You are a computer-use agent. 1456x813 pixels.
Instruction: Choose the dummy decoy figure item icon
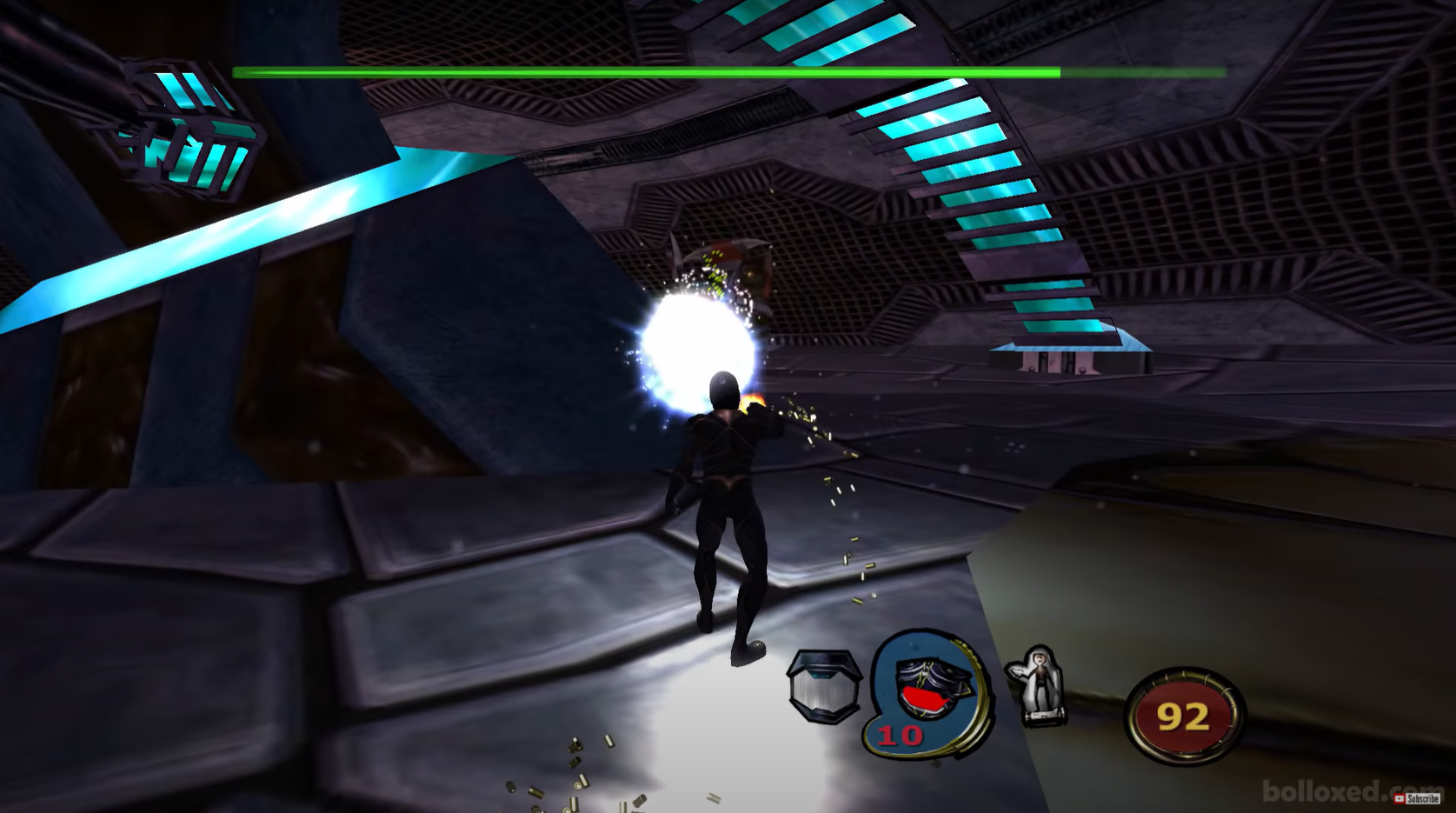point(1037,686)
